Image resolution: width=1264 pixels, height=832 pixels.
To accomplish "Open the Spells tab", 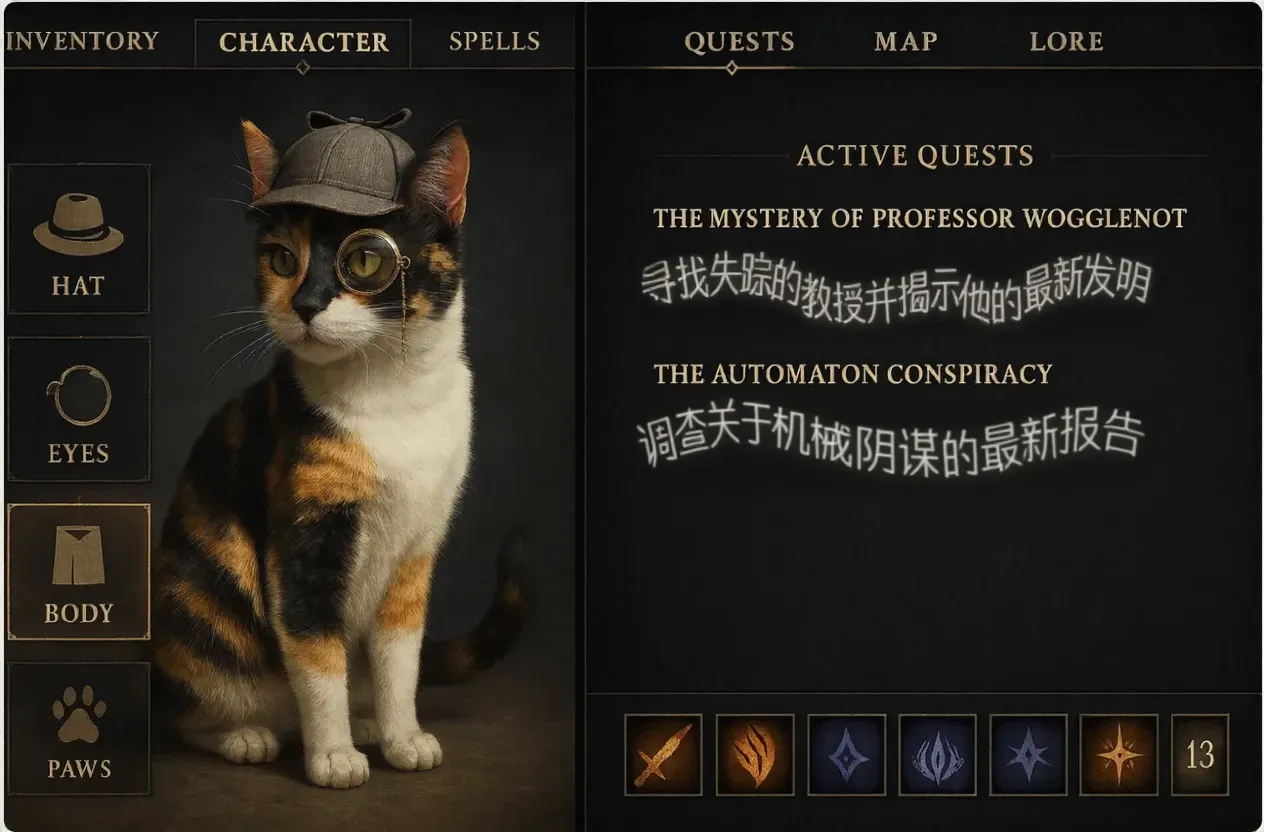I will click(x=494, y=41).
